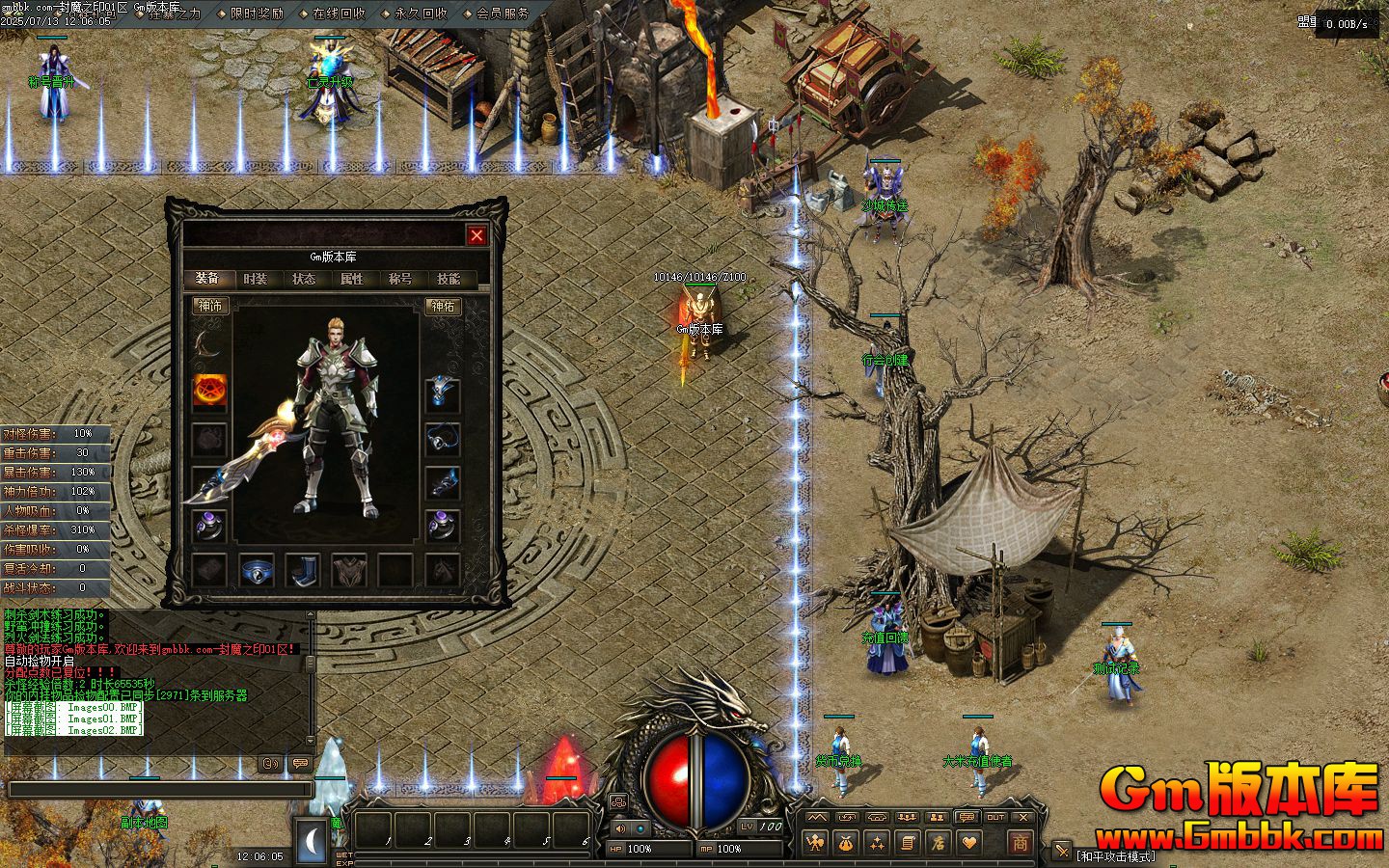Viewport: 1389px width, 868px height.
Task: Switch to the 技能 tab
Action: point(449,279)
